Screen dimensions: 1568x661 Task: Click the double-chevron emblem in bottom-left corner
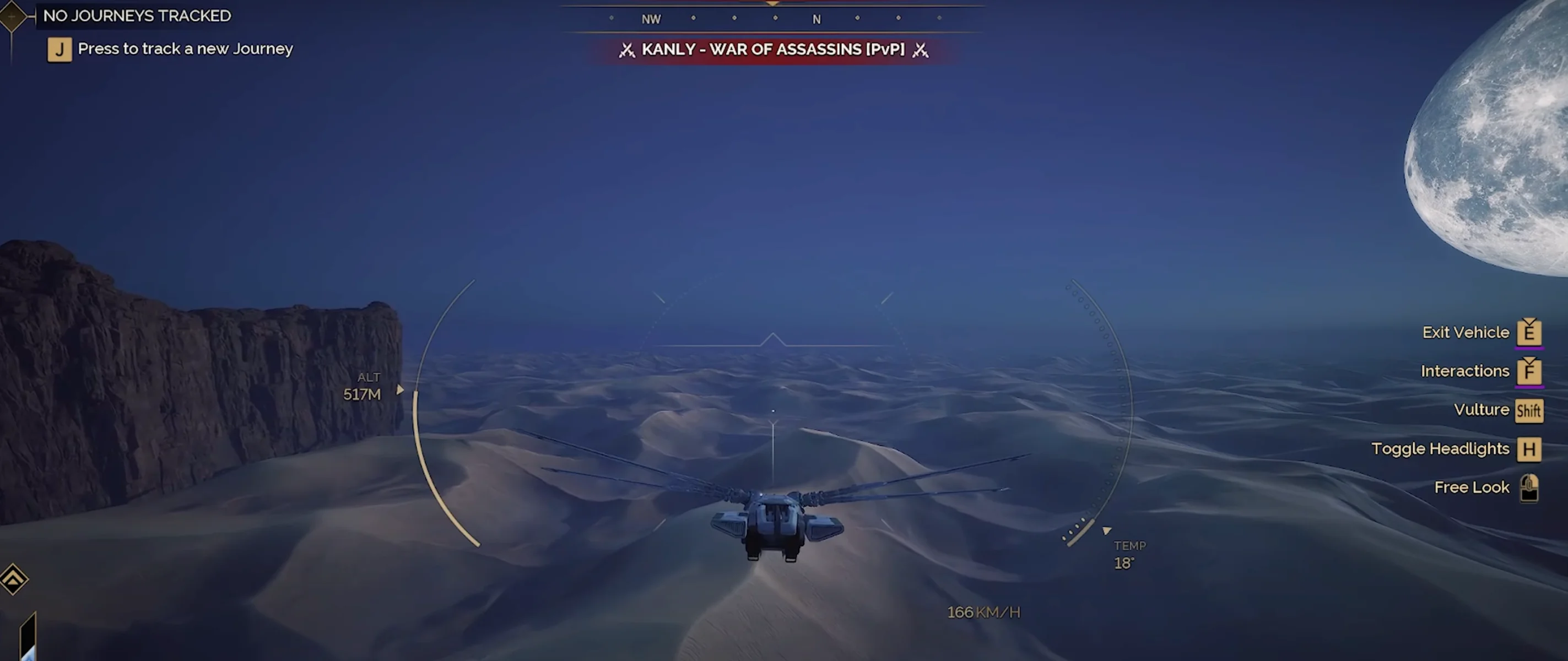(13, 579)
